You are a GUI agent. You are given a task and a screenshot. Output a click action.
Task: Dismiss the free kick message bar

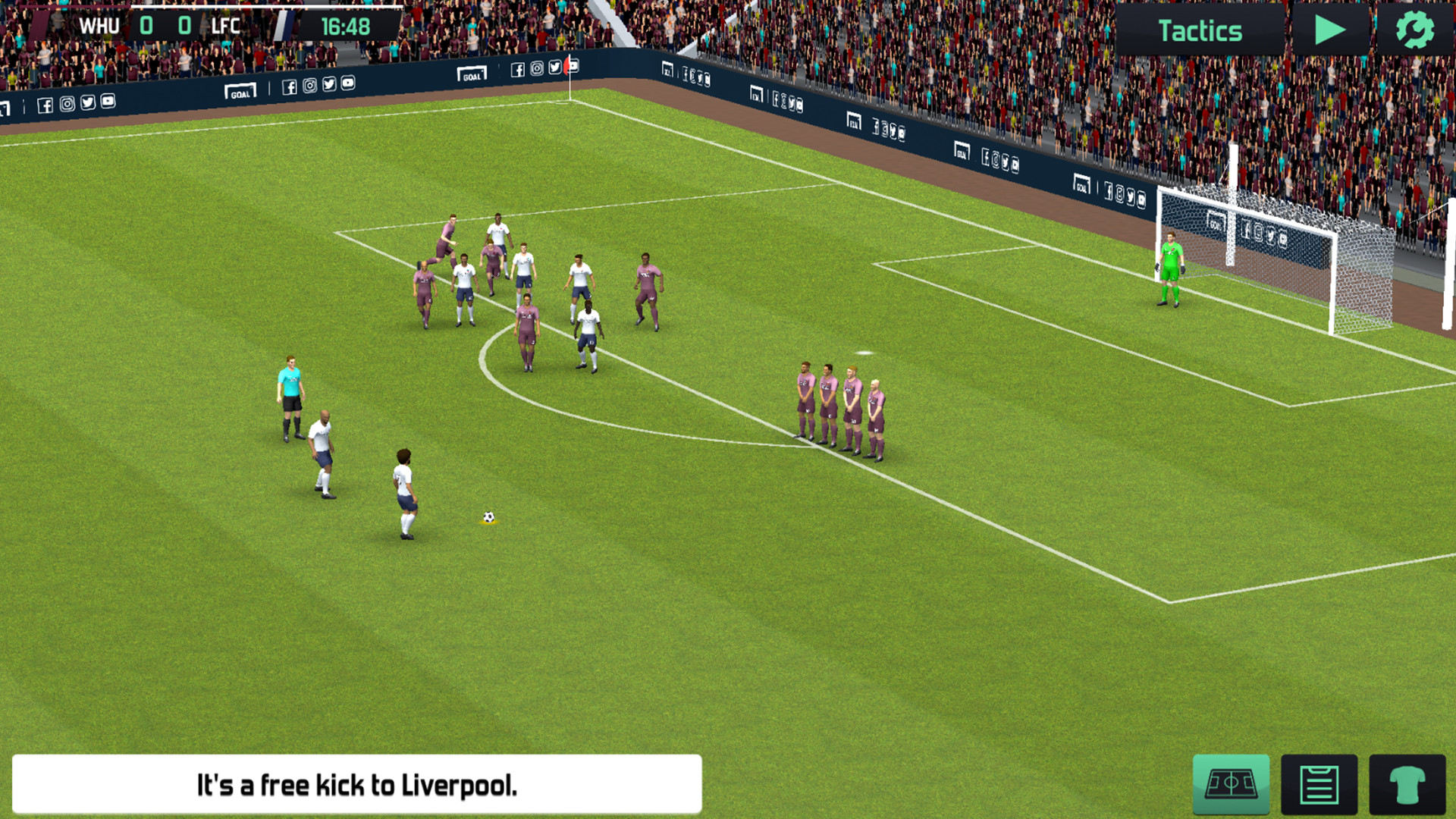tap(356, 784)
